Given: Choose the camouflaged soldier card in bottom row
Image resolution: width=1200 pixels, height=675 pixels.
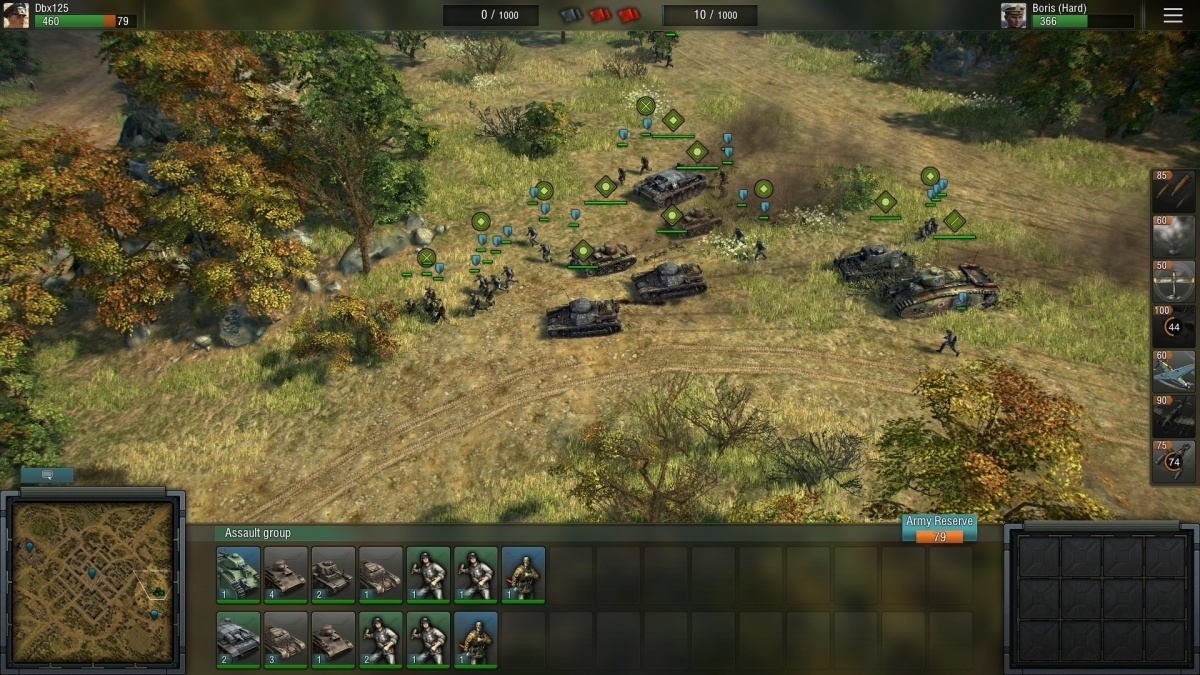Looking at the screenshot, I should [x=475, y=639].
